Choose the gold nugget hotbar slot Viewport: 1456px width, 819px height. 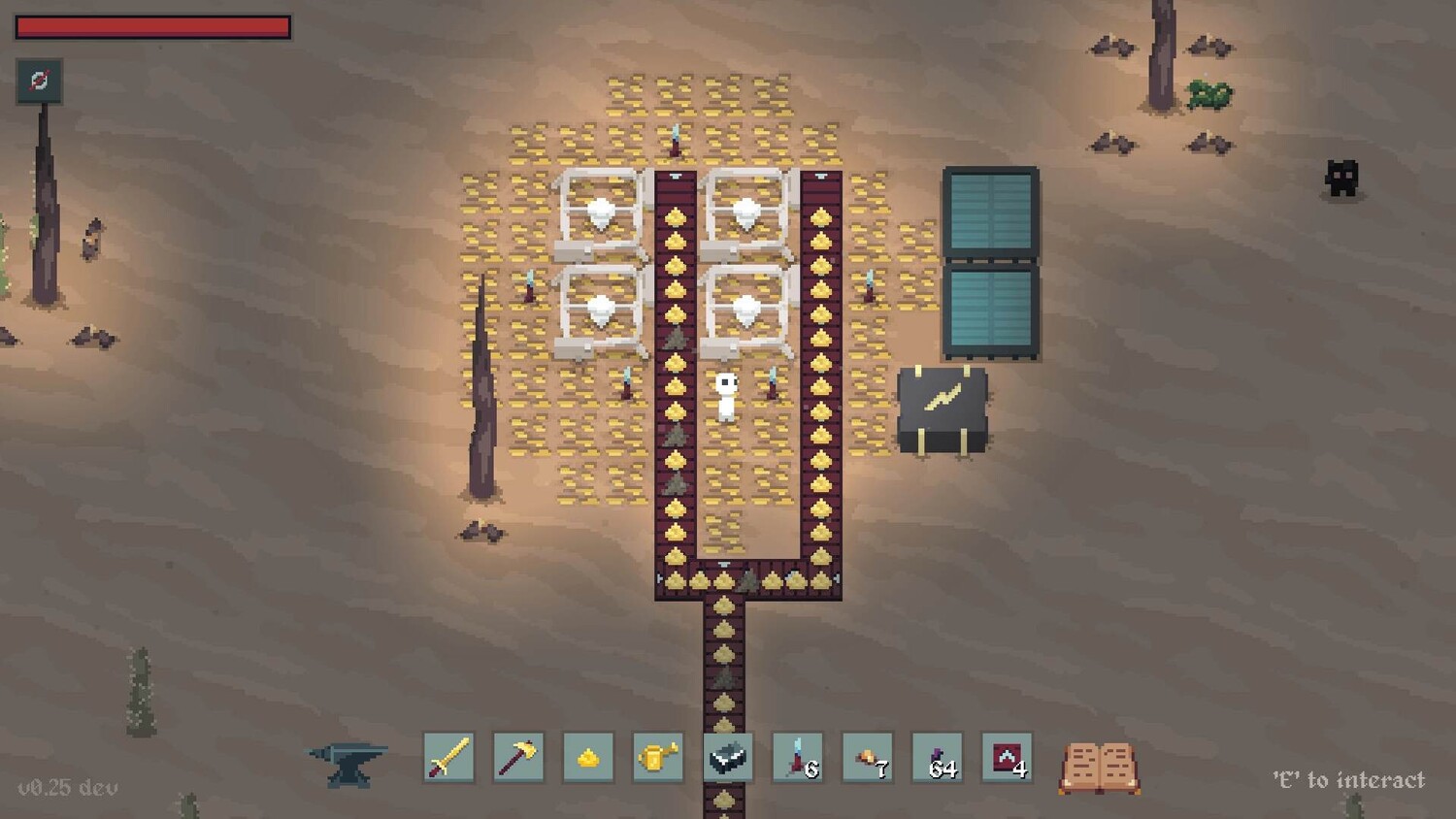coord(588,758)
